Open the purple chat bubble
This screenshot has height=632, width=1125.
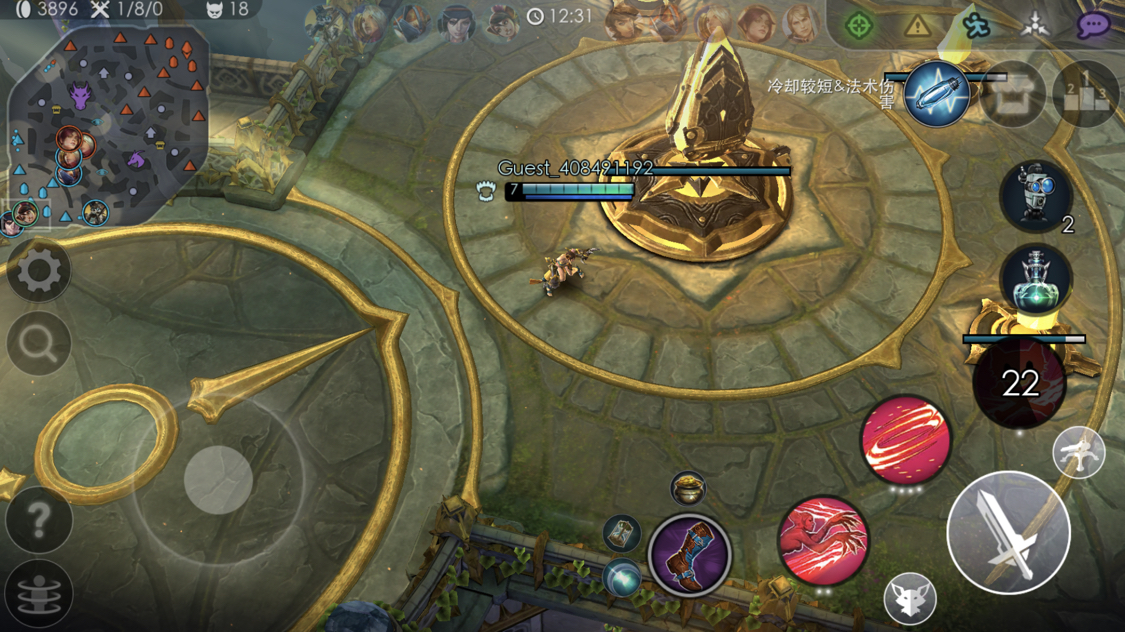[x=1093, y=25]
